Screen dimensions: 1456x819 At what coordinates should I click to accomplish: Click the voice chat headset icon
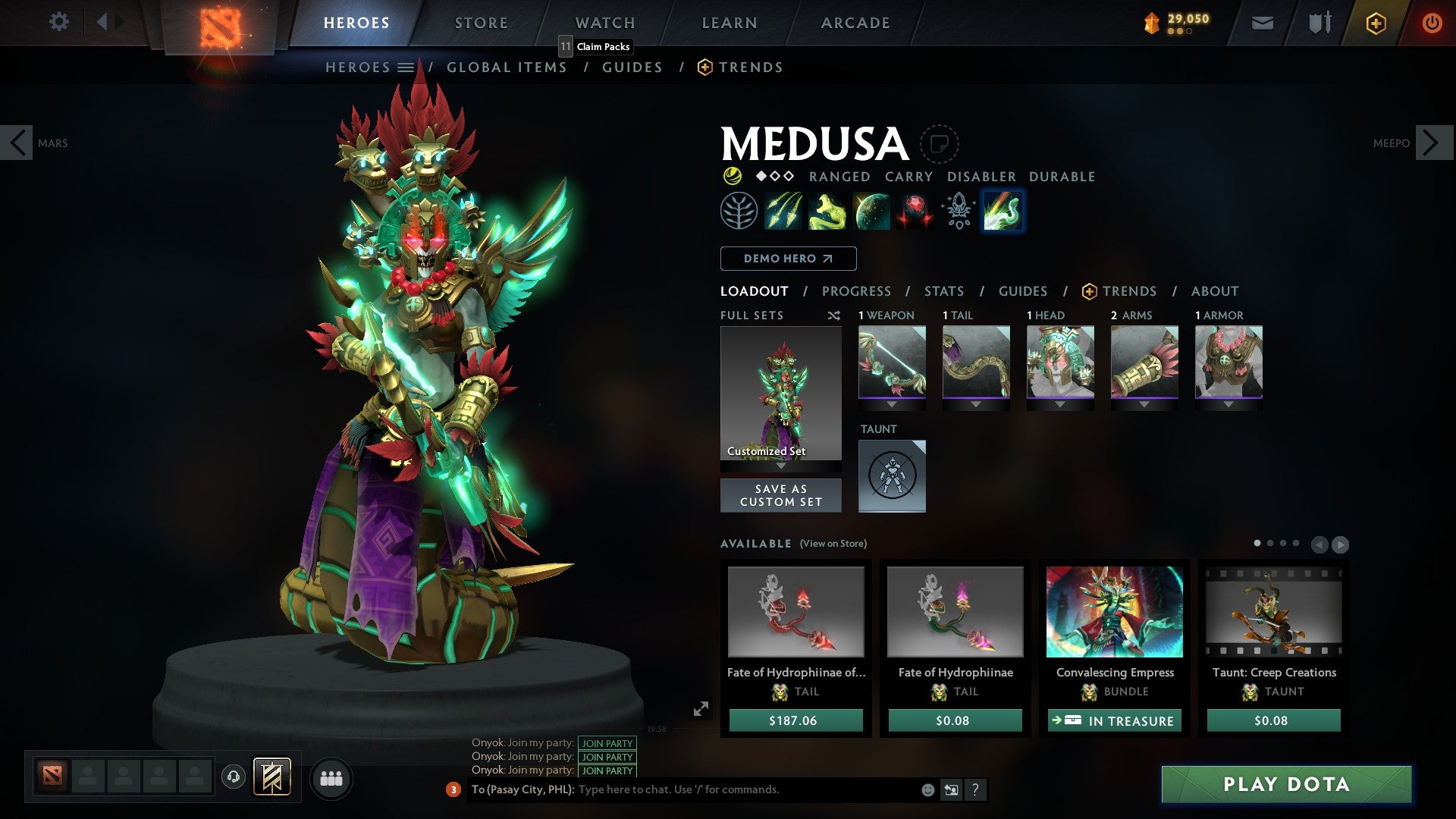pos(233,777)
